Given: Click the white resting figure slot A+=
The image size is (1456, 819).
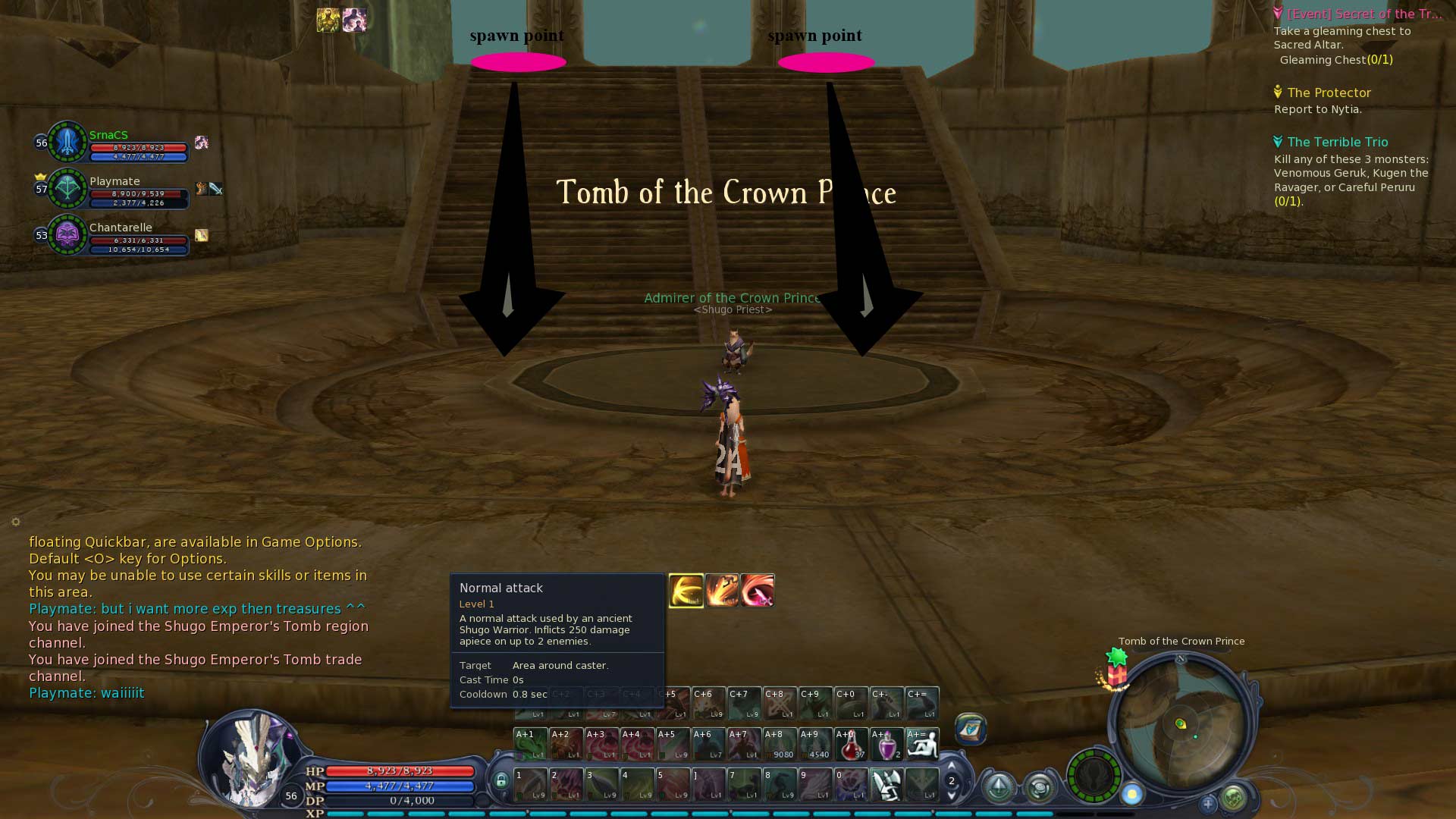Looking at the screenshot, I should [x=922, y=744].
